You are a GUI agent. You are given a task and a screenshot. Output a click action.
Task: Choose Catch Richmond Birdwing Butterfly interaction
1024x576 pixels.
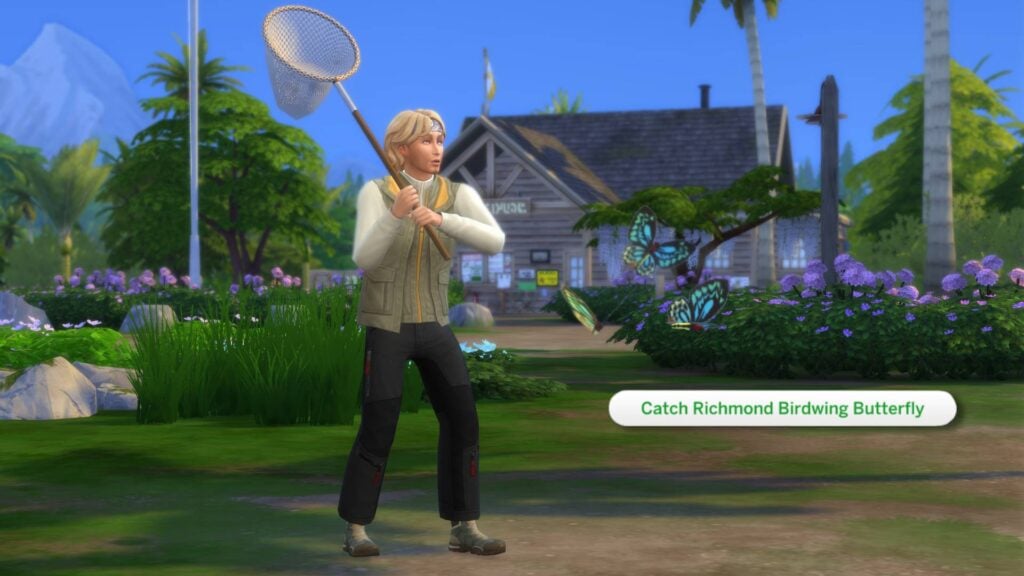[782, 408]
